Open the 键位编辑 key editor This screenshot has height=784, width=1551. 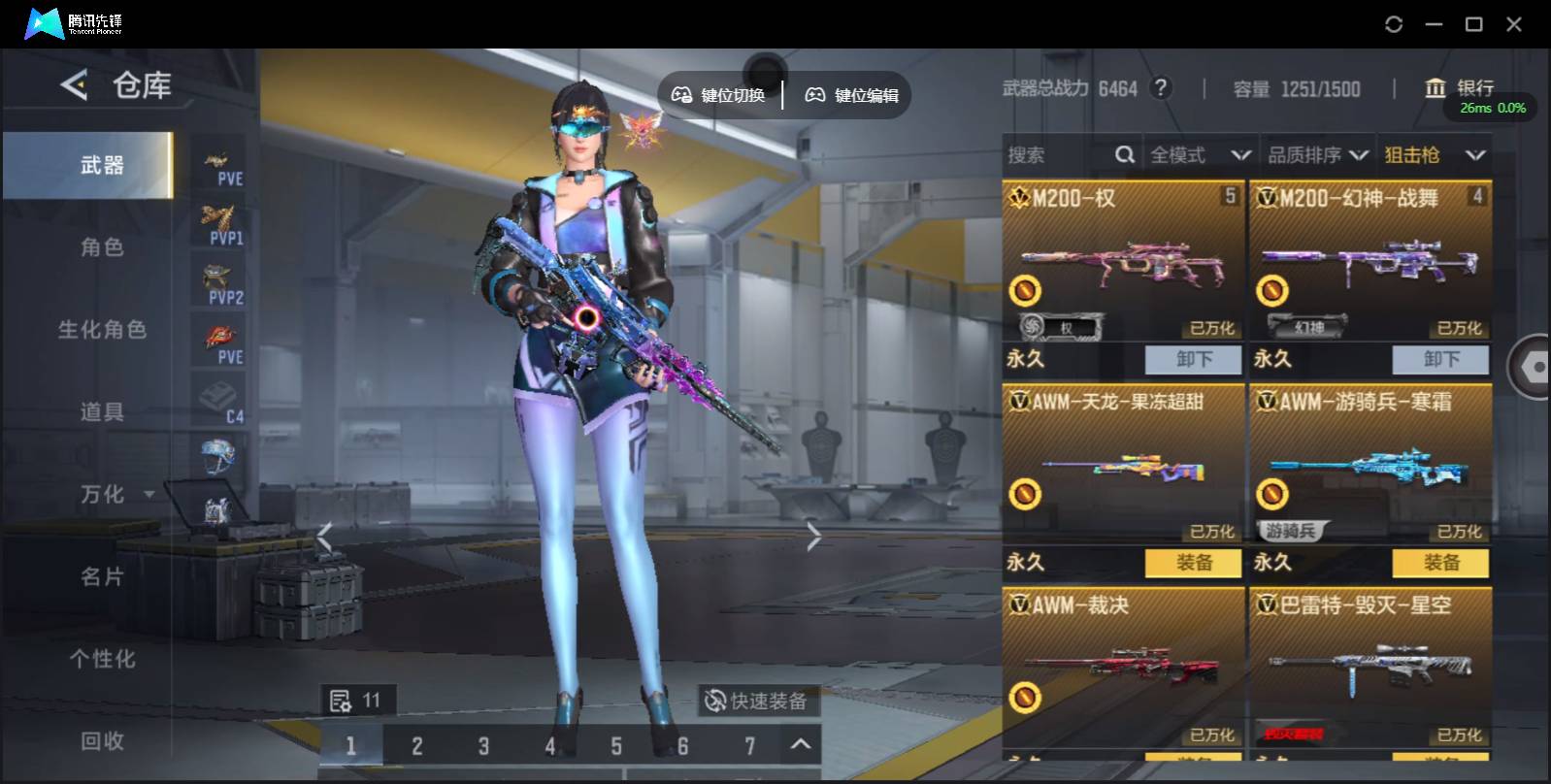852,95
